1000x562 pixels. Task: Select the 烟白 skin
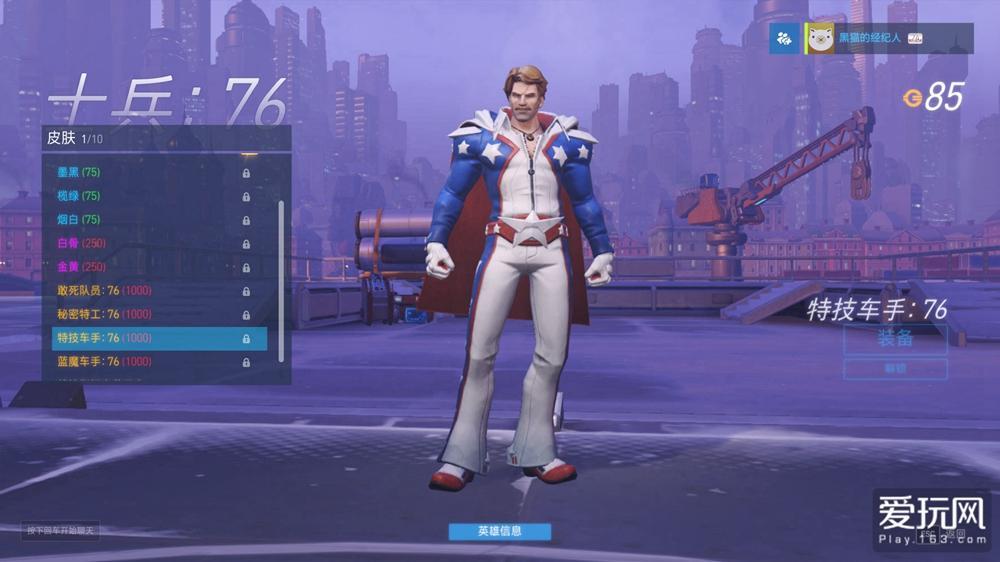(150, 220)
